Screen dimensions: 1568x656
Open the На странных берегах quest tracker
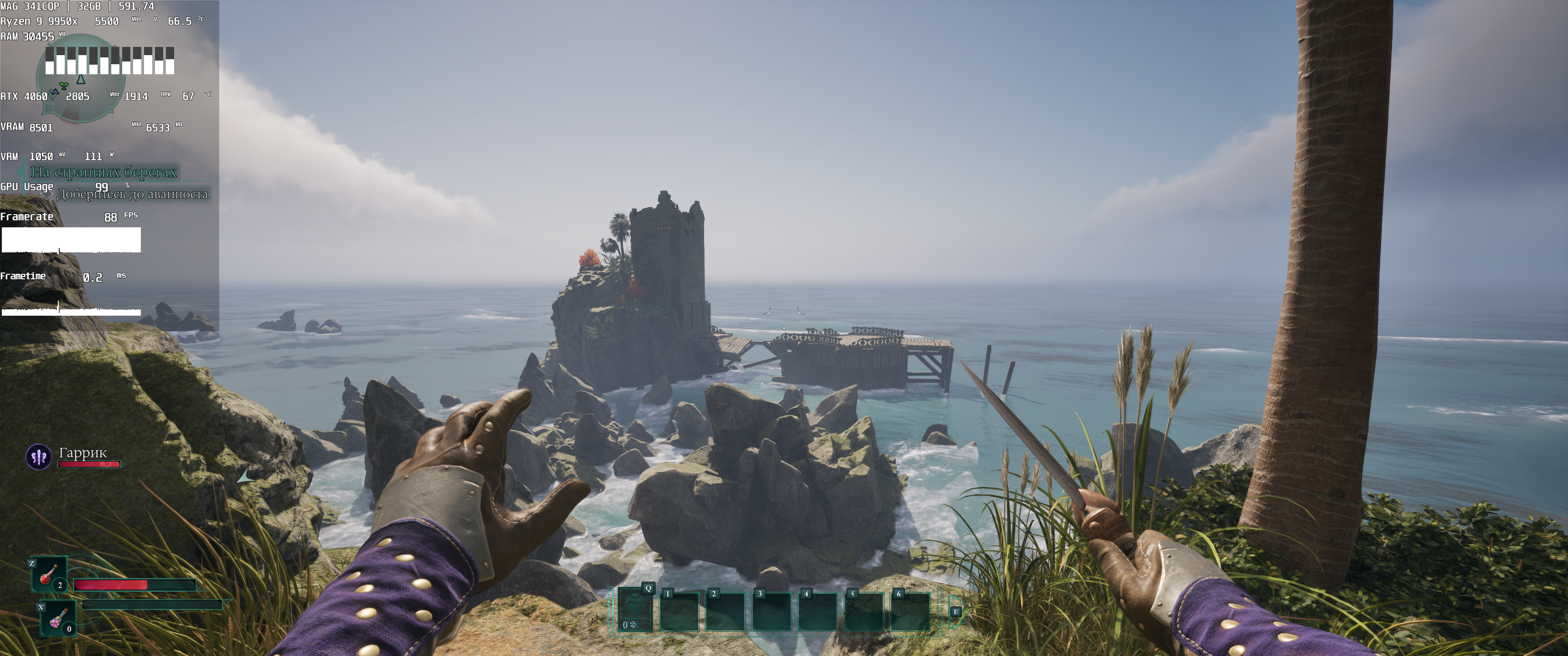click(x=104, y=172)
